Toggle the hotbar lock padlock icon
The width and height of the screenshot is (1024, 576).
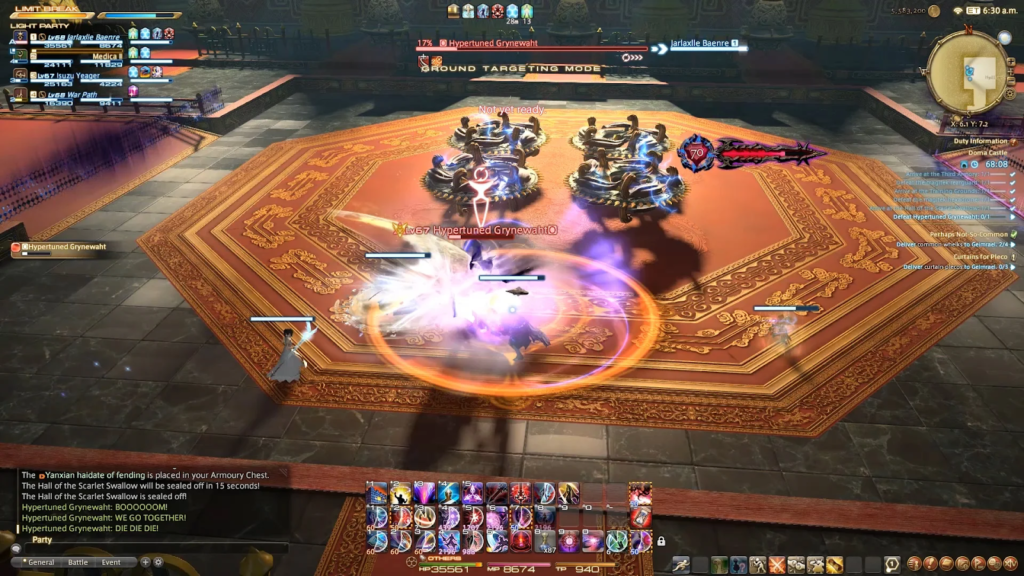point(661,541)
